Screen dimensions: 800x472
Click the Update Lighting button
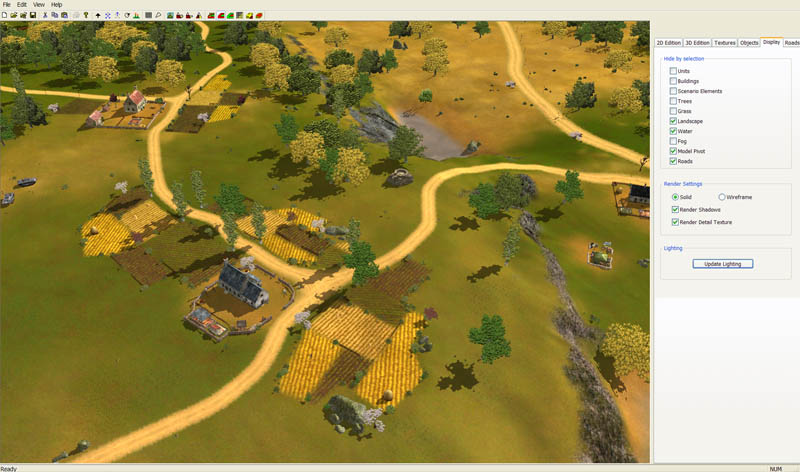[x=722, y=264]
